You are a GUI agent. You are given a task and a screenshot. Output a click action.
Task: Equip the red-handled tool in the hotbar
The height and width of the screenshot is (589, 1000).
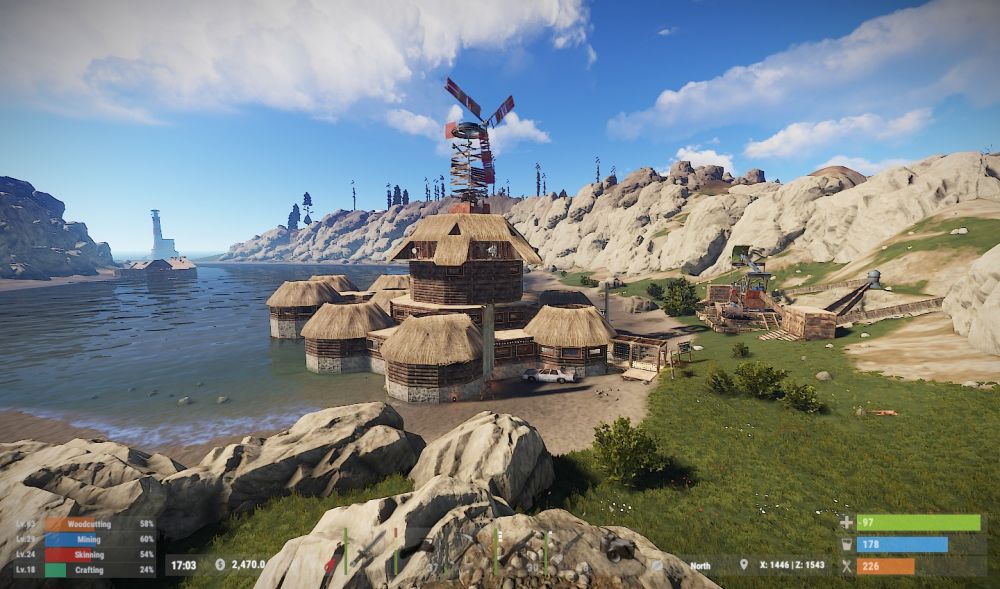332,562
